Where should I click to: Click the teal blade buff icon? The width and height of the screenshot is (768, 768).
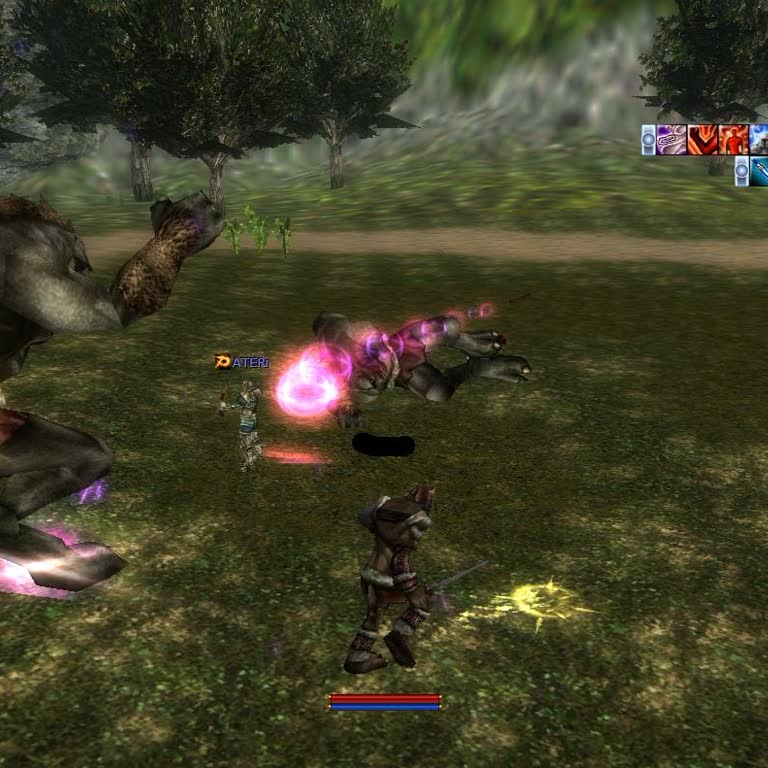[759, 171]
